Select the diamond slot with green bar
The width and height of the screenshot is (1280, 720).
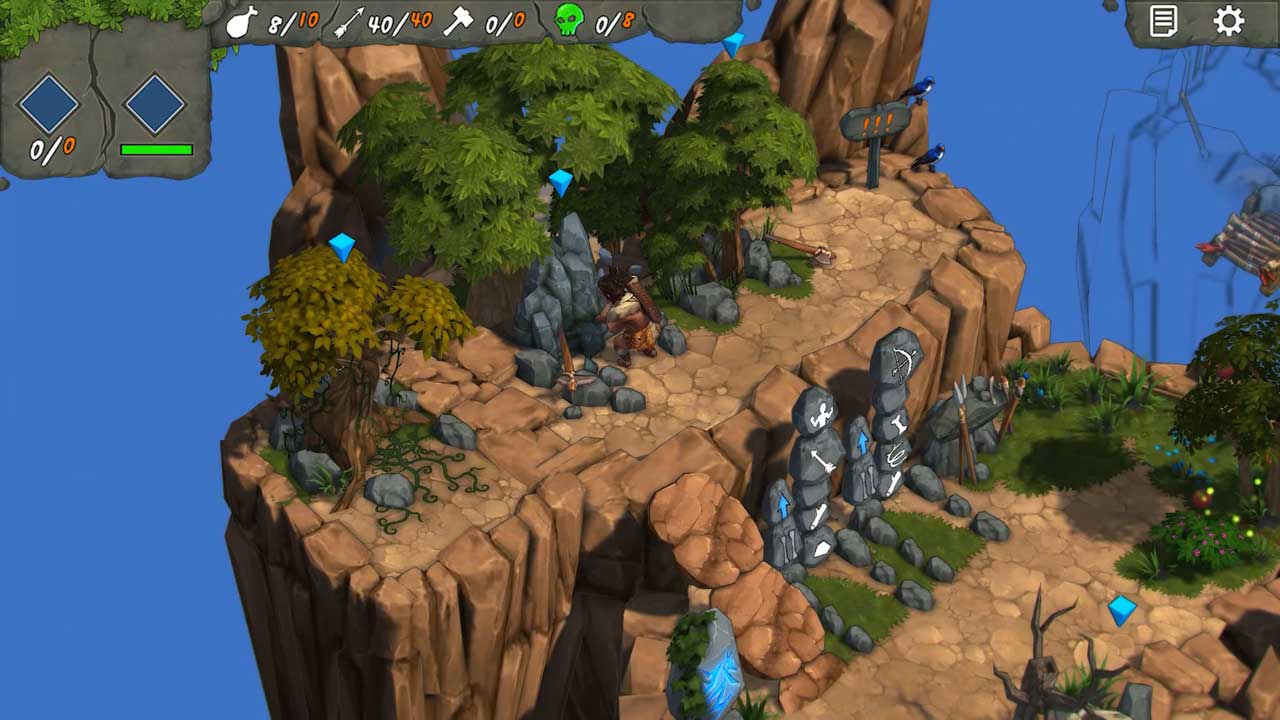(x=155, y=104)
